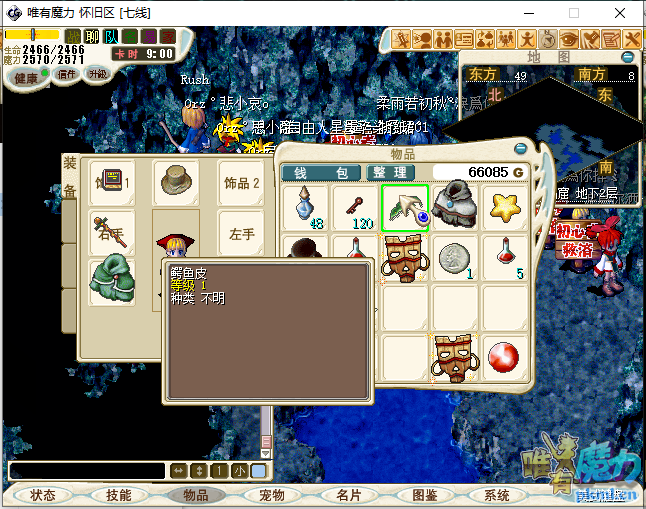Switch to the 图鉴 encyclopedia tab
Image resolution: width=646 pixels, height=509 pixels.
(424, 495)
